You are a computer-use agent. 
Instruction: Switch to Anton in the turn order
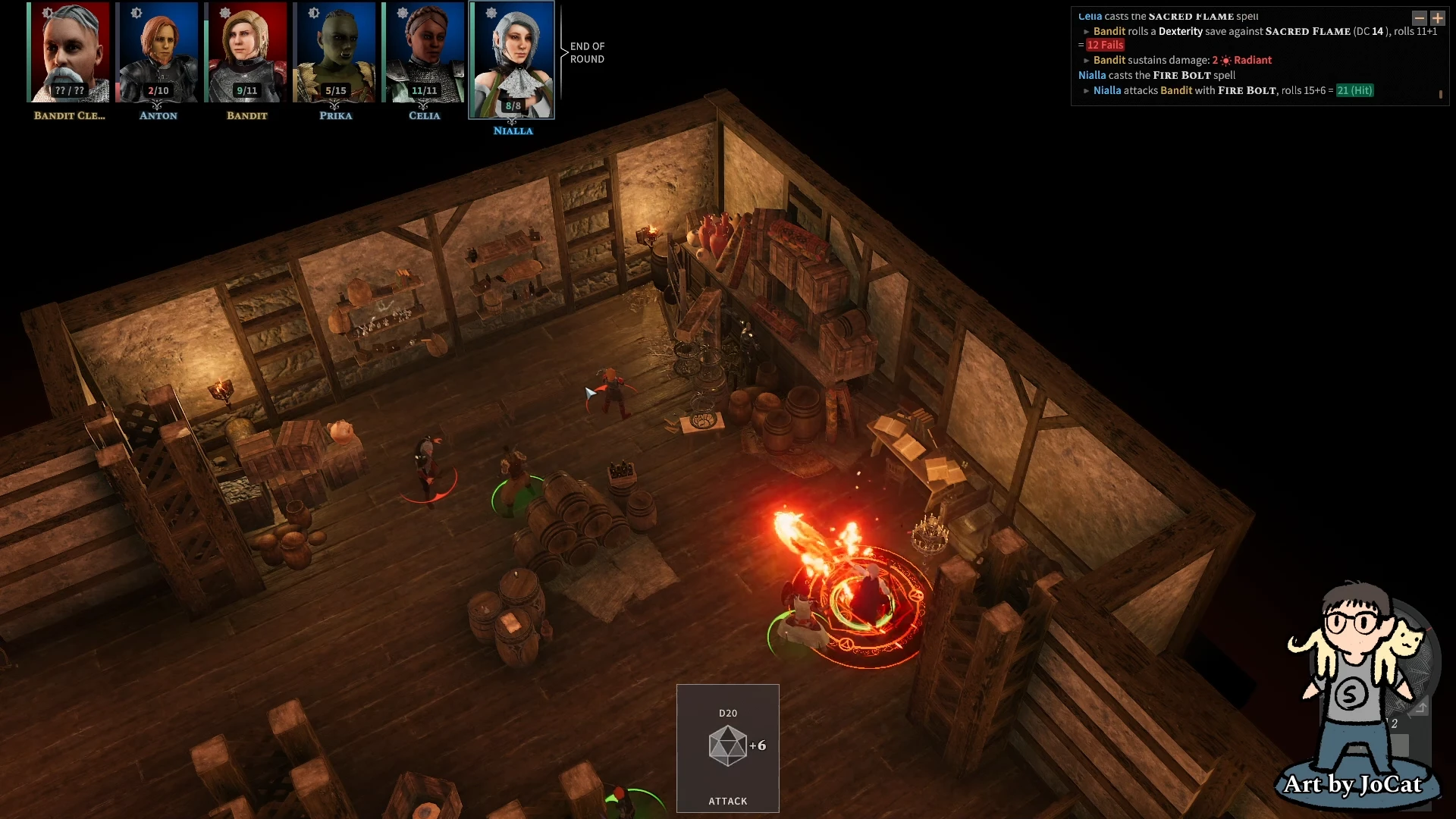158,52
